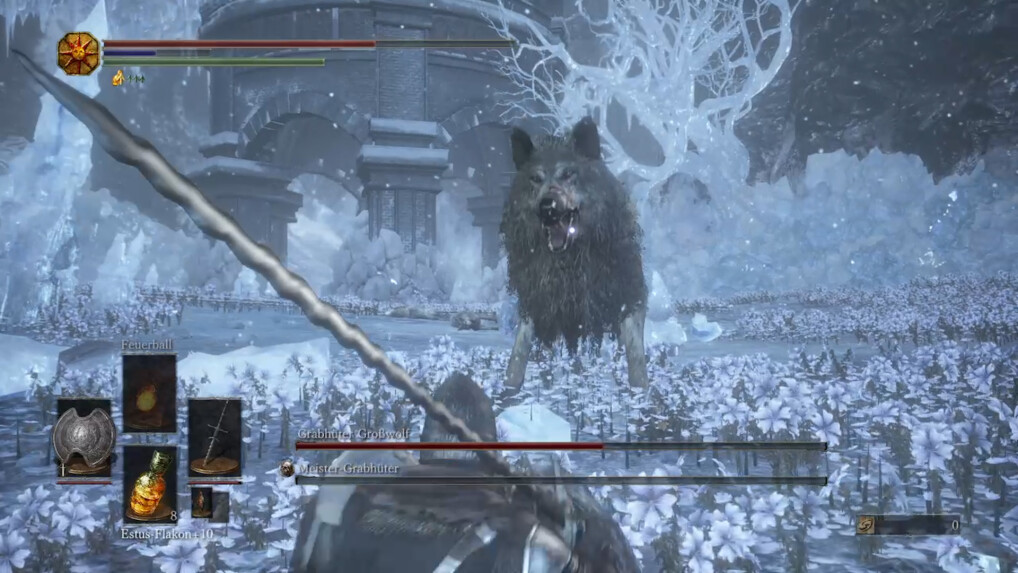
Task: Choose the sword weapon slot
Action: click(214, 438)
